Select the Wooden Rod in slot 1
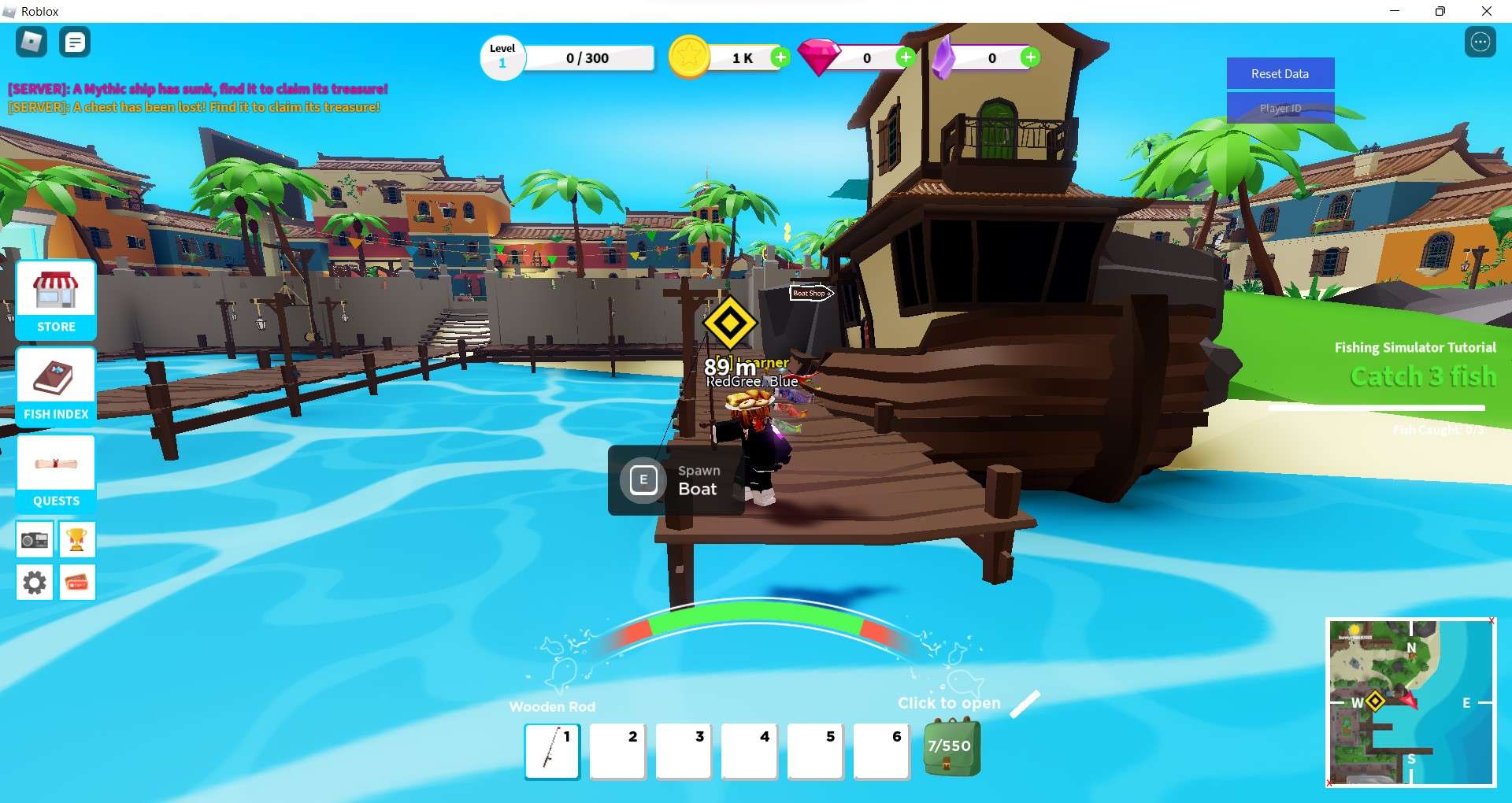 [x=551, y=752]
